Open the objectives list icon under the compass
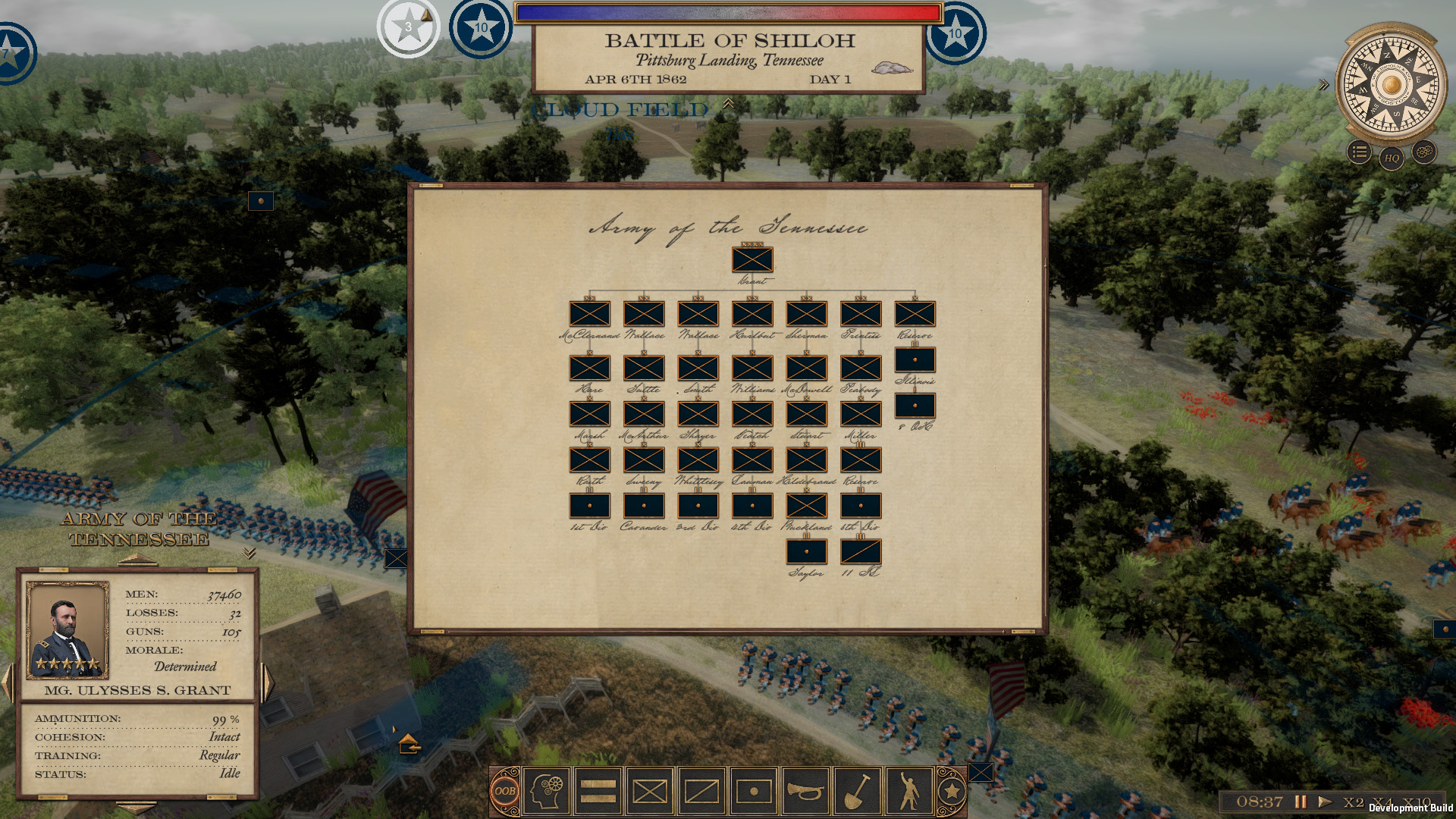The width and height of the screenshot is (1456, 819). pyautogui.click(x=1358, y=150)
